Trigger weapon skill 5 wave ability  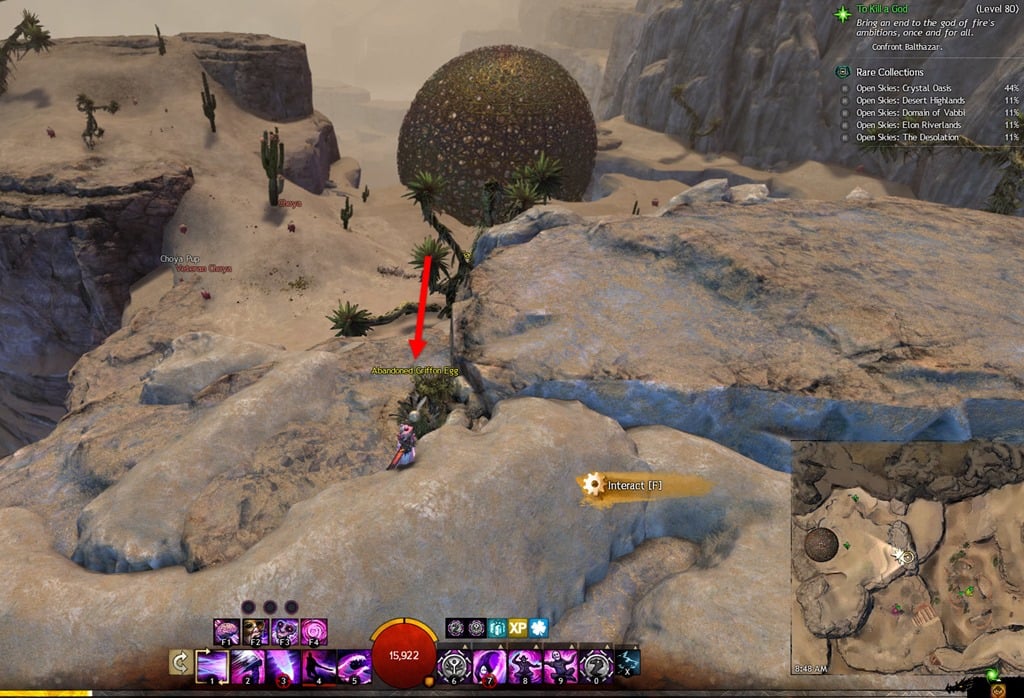coord(354,665)
